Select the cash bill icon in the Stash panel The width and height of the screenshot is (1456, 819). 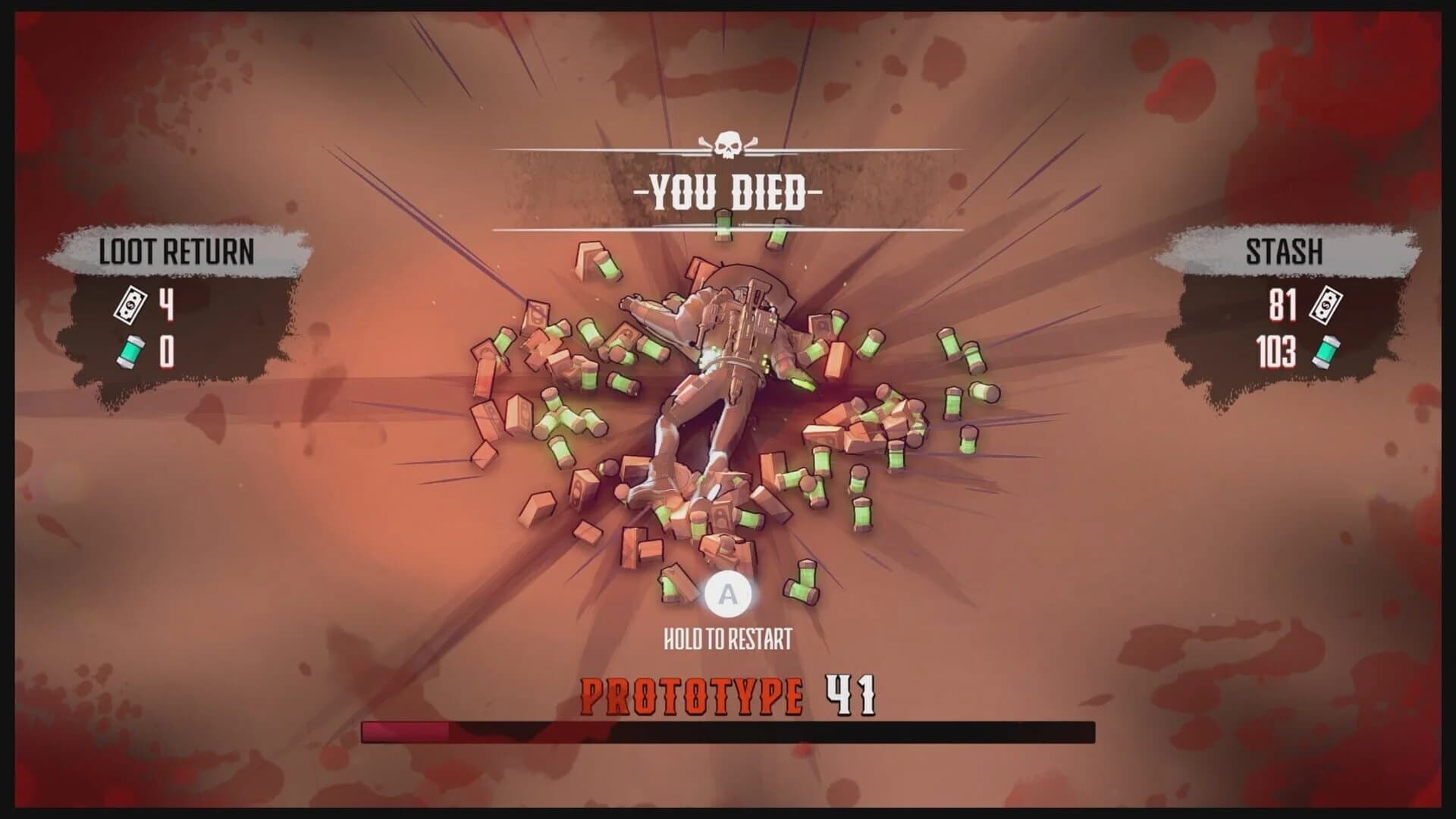tap(1325, 304)
